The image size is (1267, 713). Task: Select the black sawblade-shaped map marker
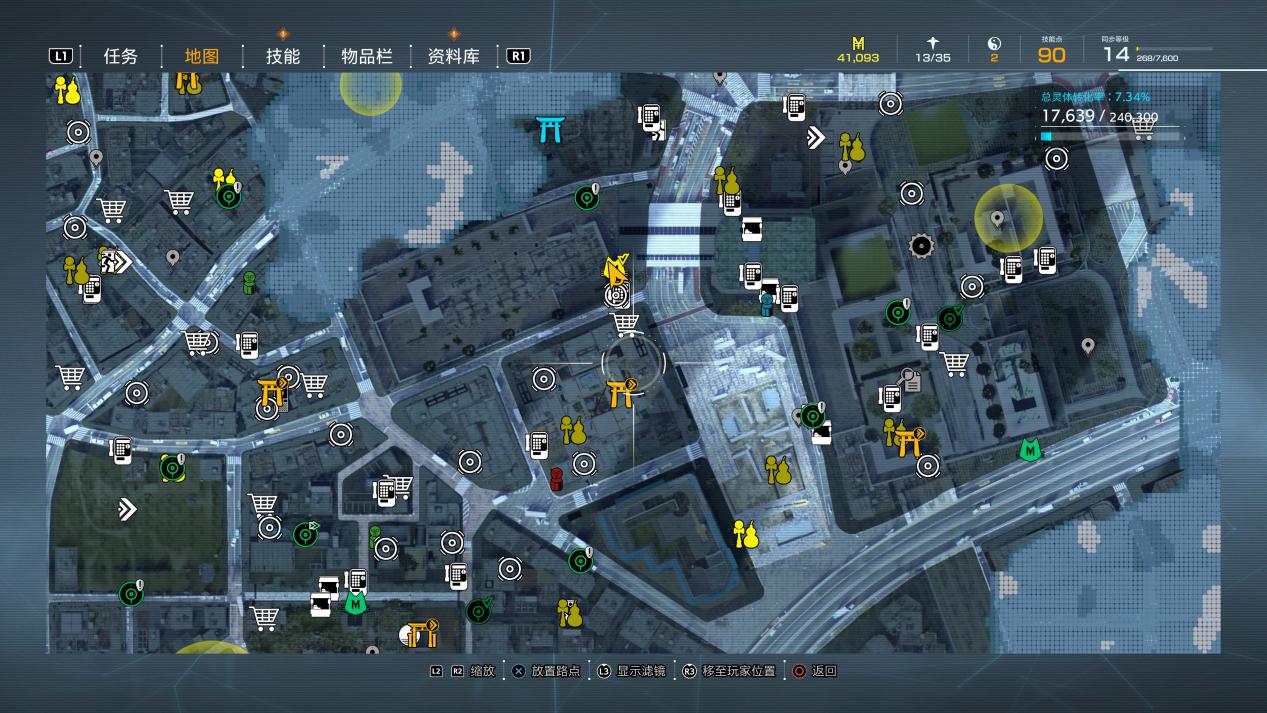coord(920,245)
